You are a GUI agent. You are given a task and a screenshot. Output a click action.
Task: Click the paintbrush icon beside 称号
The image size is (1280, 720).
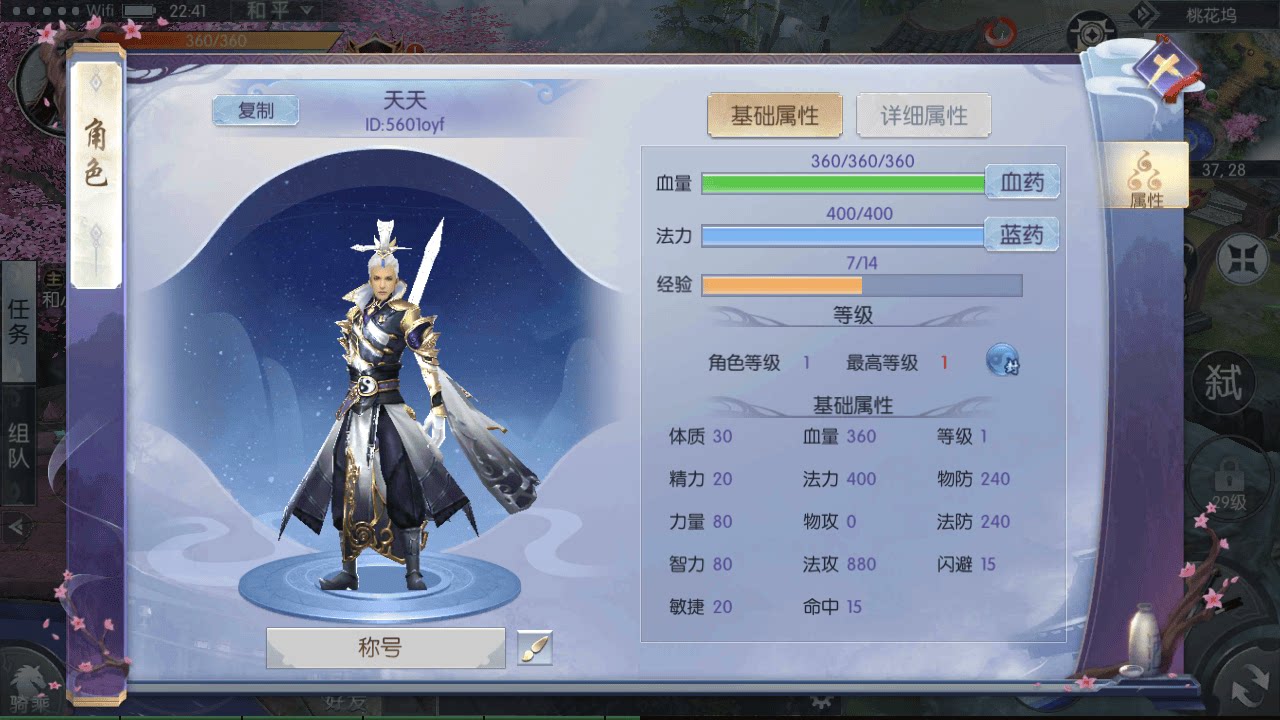(533, 649)
